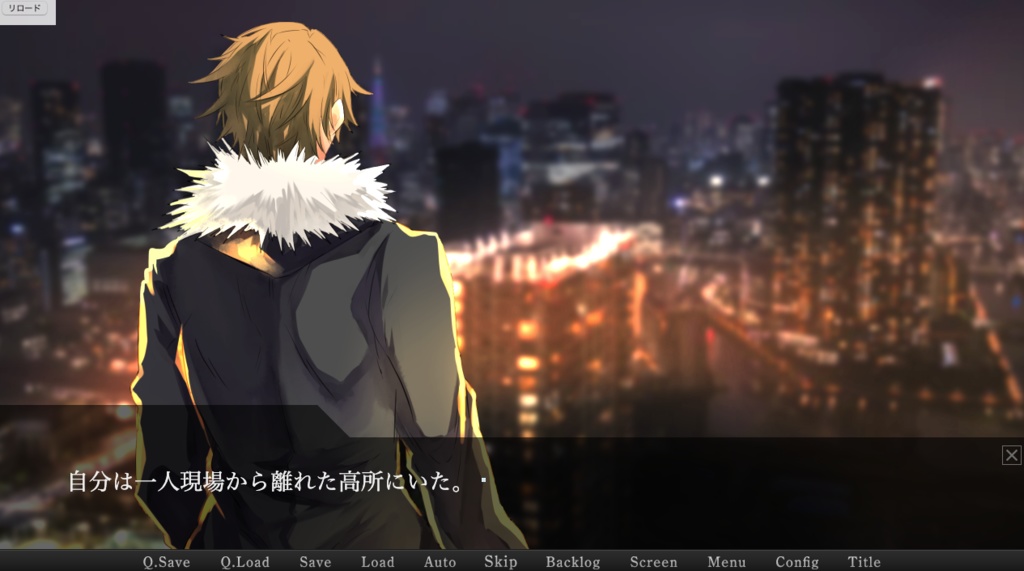Click the Q.Save button
The width and height of the screenshot is (1024, 571).
[x=166, y=562]
